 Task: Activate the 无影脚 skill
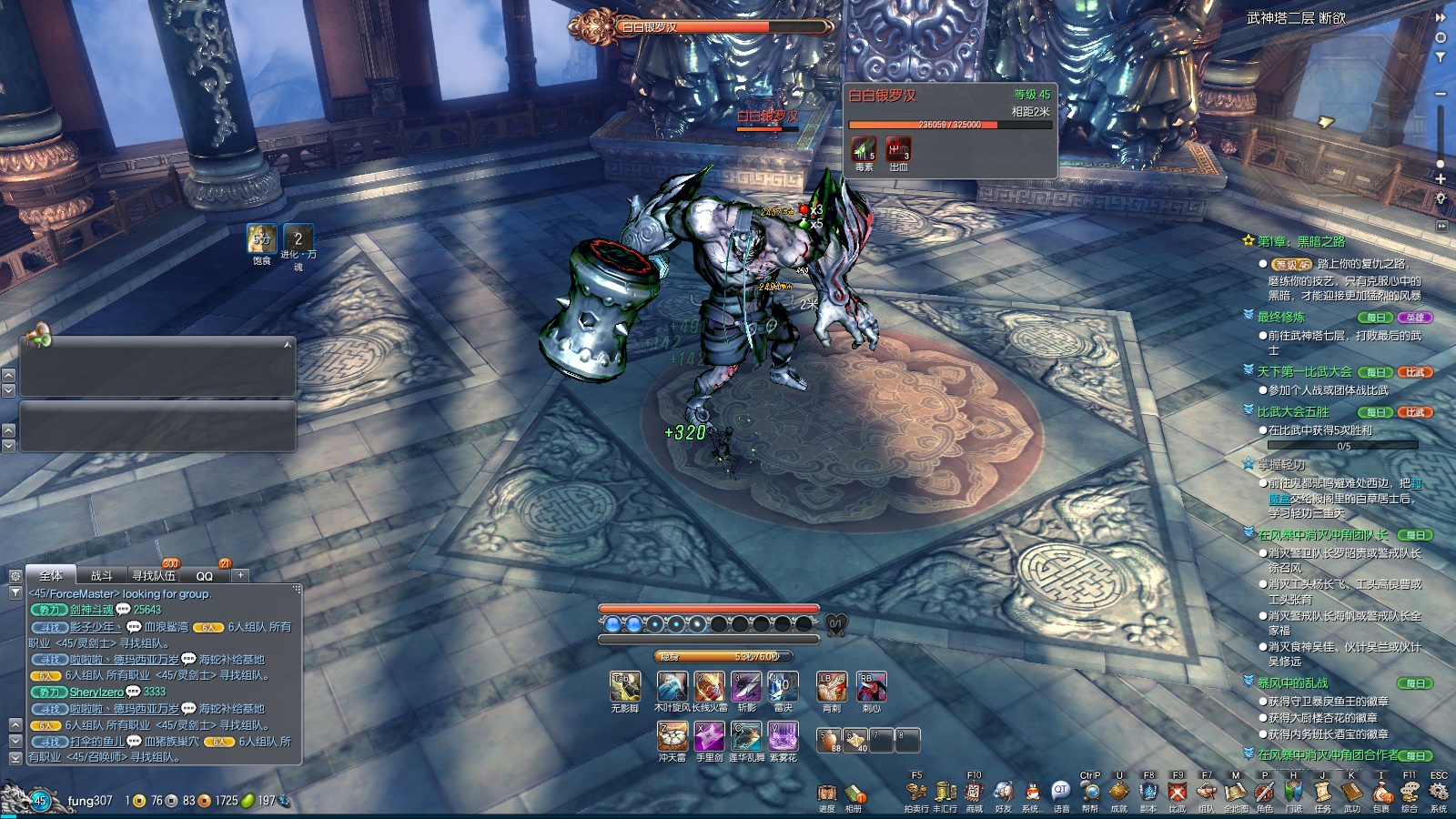pyautogui.click(x=625, y=687)
